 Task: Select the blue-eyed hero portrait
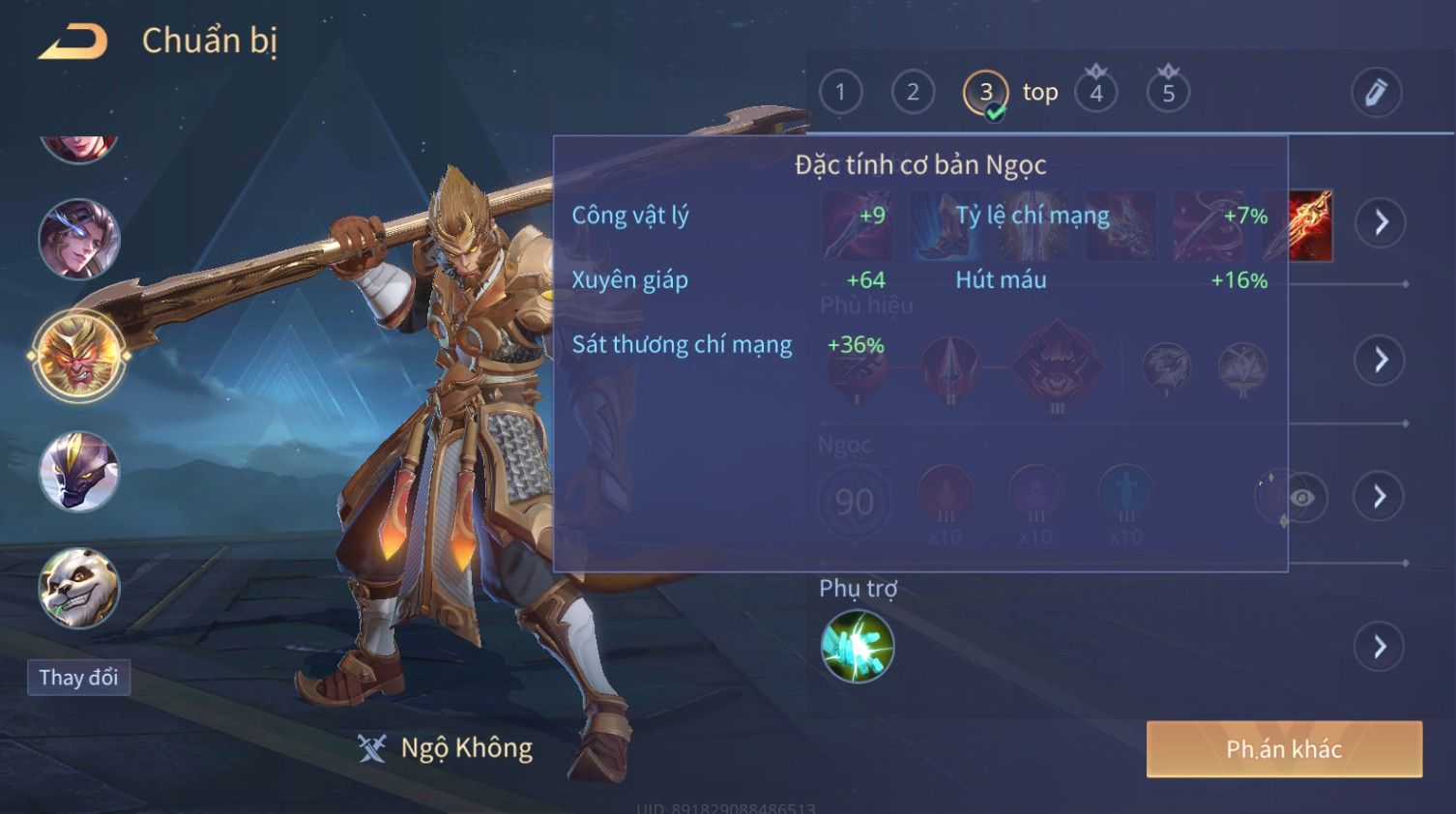coord(79,239)
